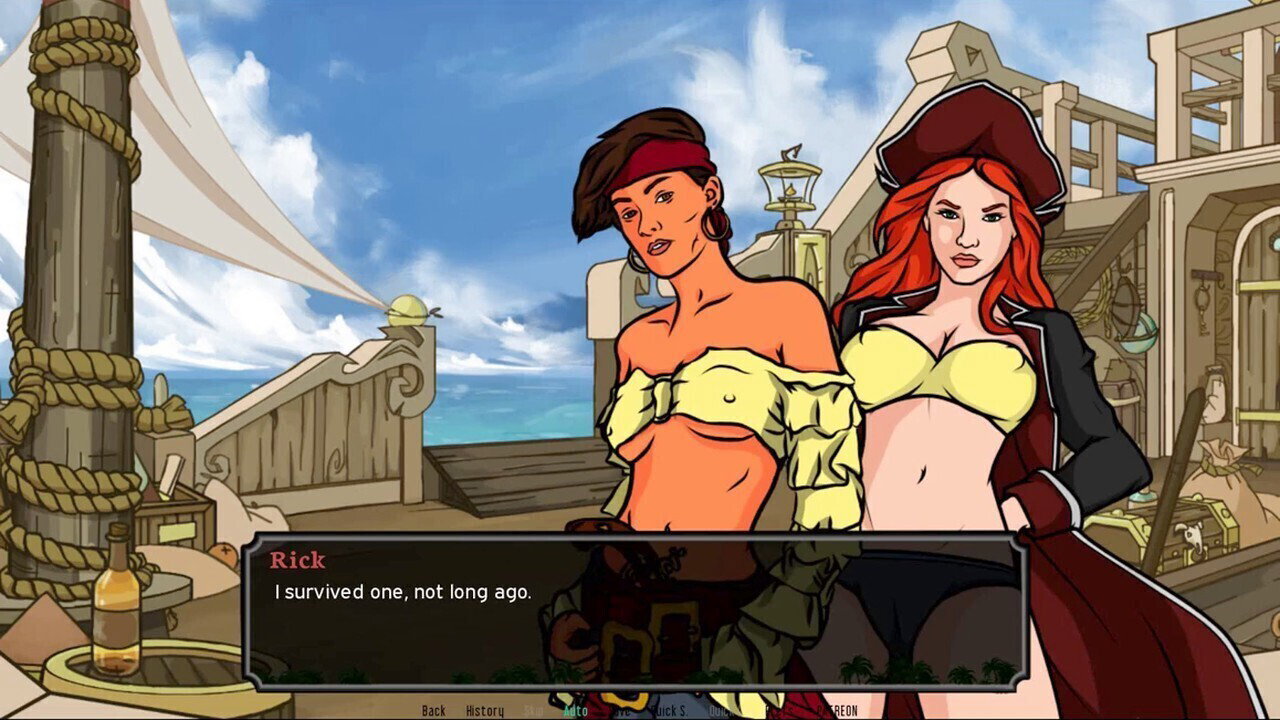Click Quick S. to quick save
1280x720 pixels.
[669, 711]
